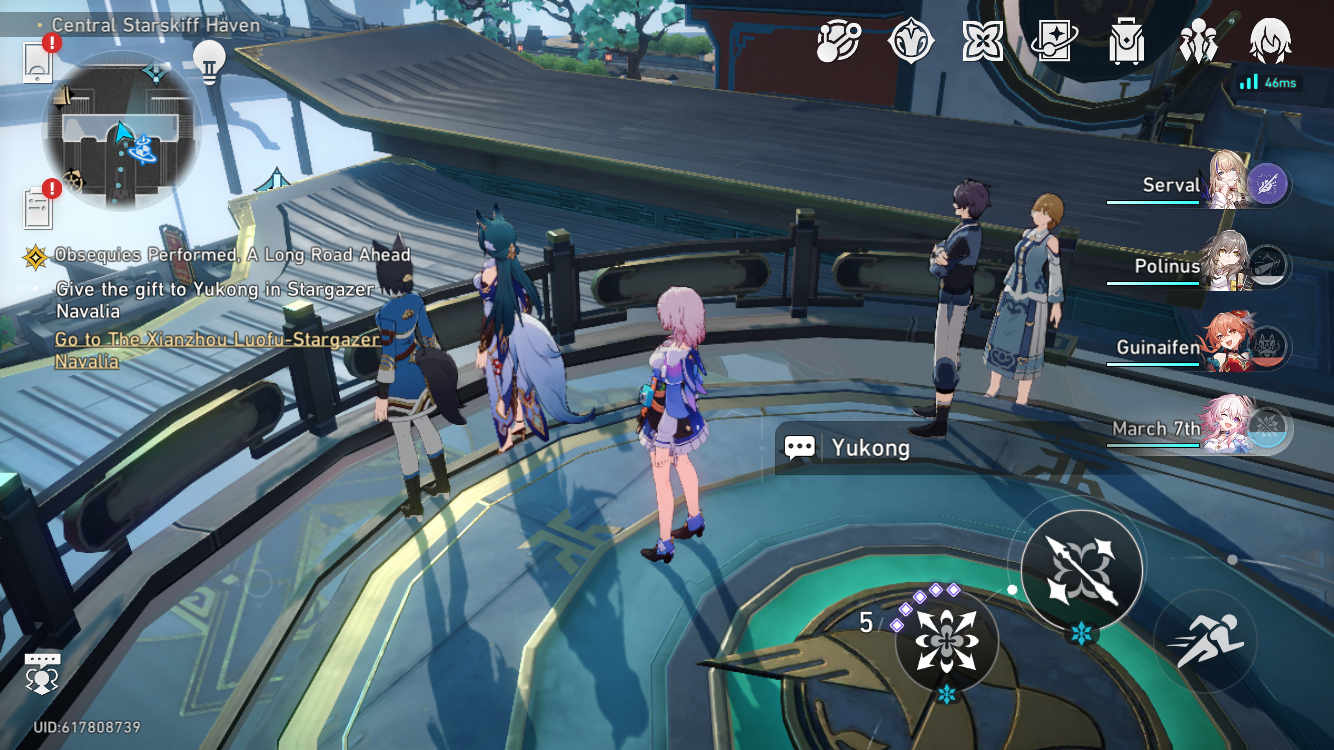This screenshot has height=750, width=1334.
Task: Open the missions list with red badge
Action: click(38, 199)
